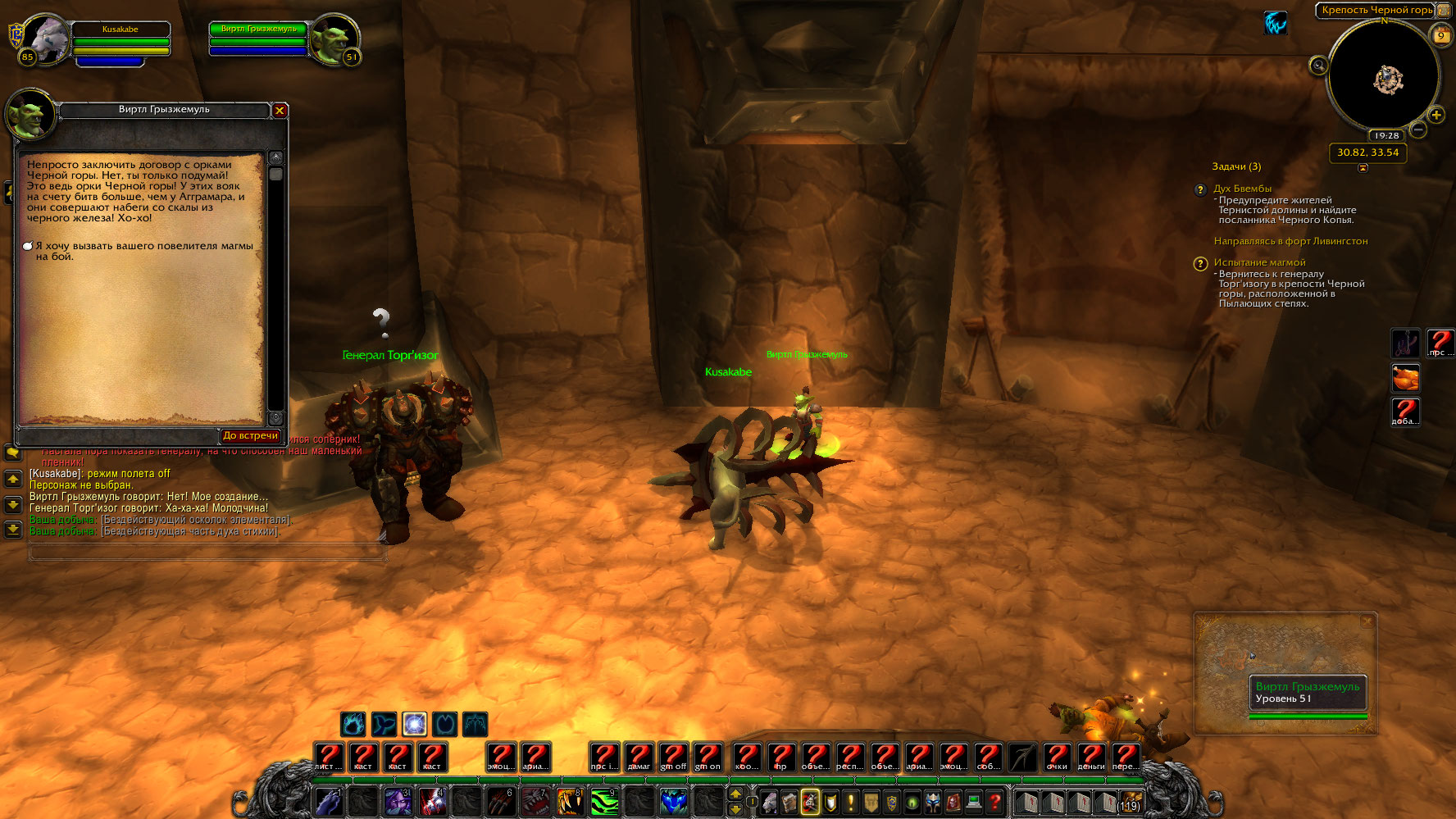Image resolution: width=1456 pixels, height=819 pixels.
Task: Zoom out the minimap with minus button
Action: [x=1418, y=130]
